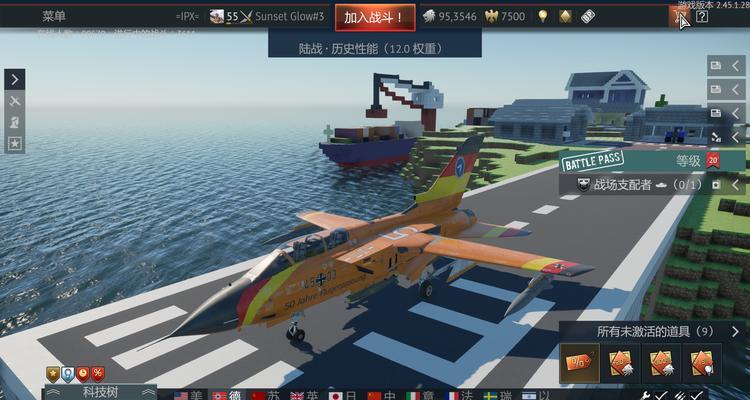
Task: Change the 陆战·历史性能 game mode
Action: [x=375, y=46]
